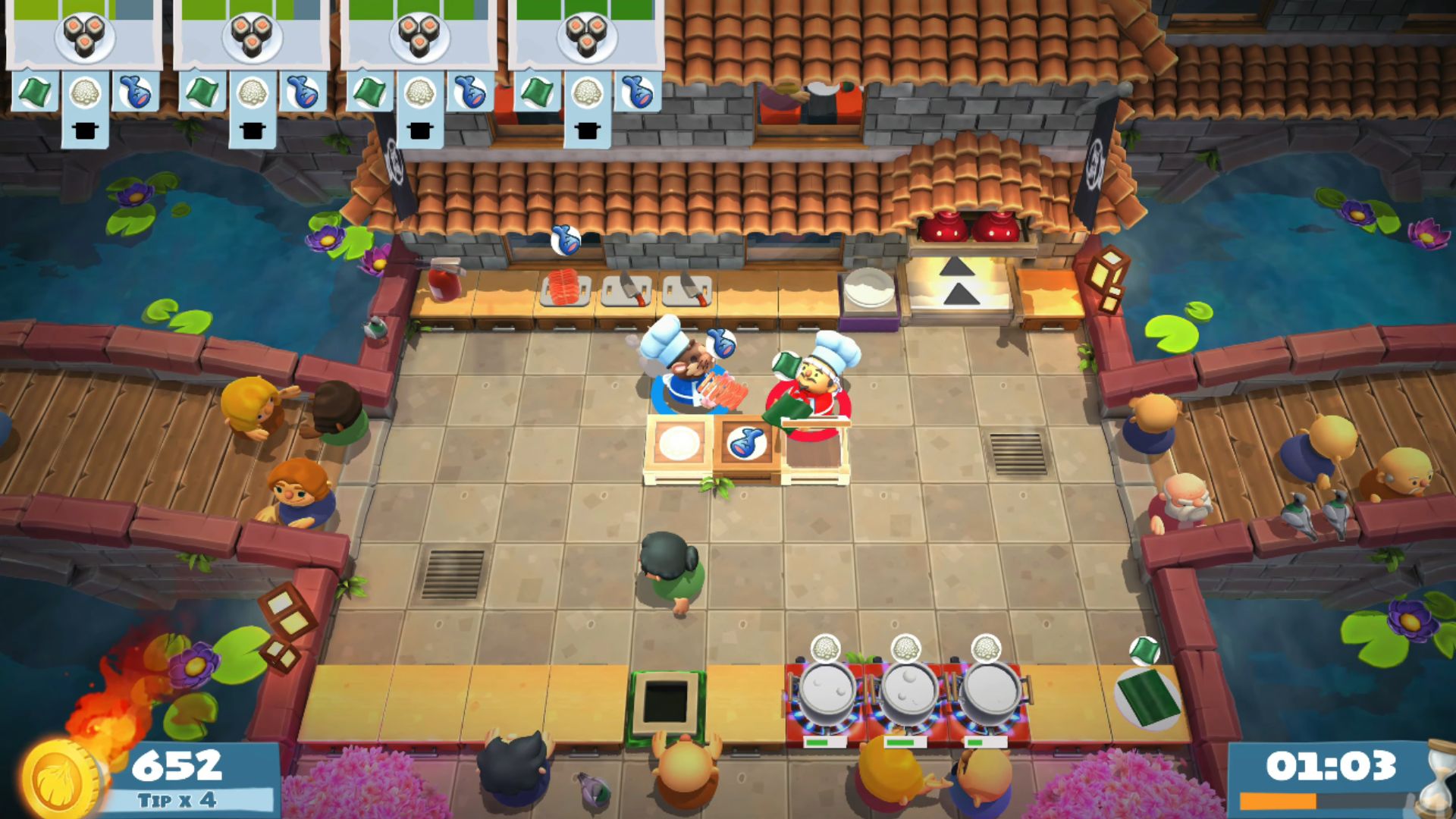This screenshot has width=1456, height=819.
Task: Switch to the second order ticket
Action: 251,45
